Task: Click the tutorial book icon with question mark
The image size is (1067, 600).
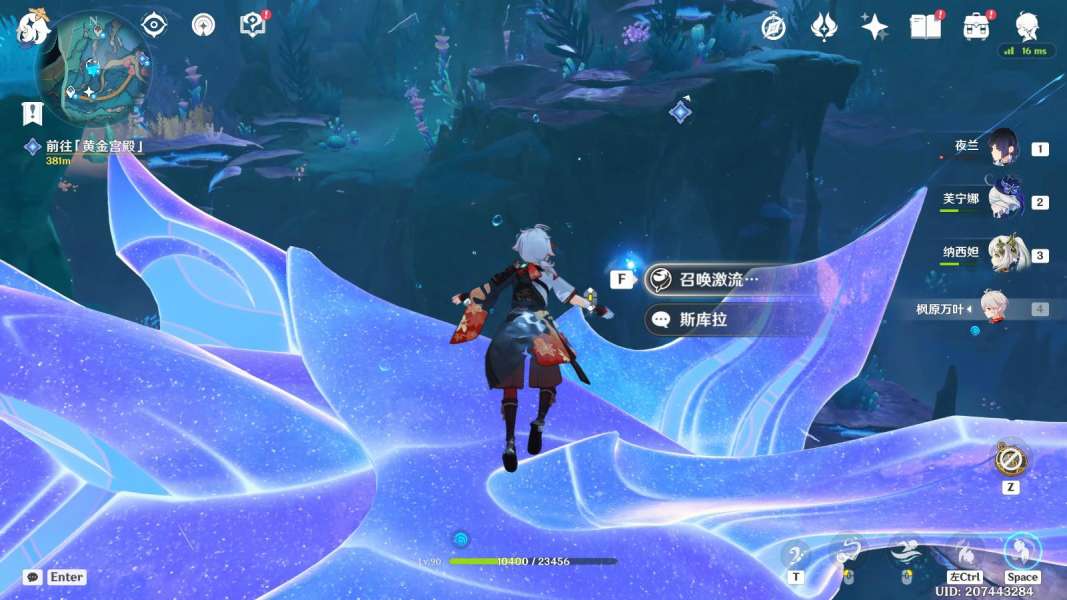Action: [252, 24]
